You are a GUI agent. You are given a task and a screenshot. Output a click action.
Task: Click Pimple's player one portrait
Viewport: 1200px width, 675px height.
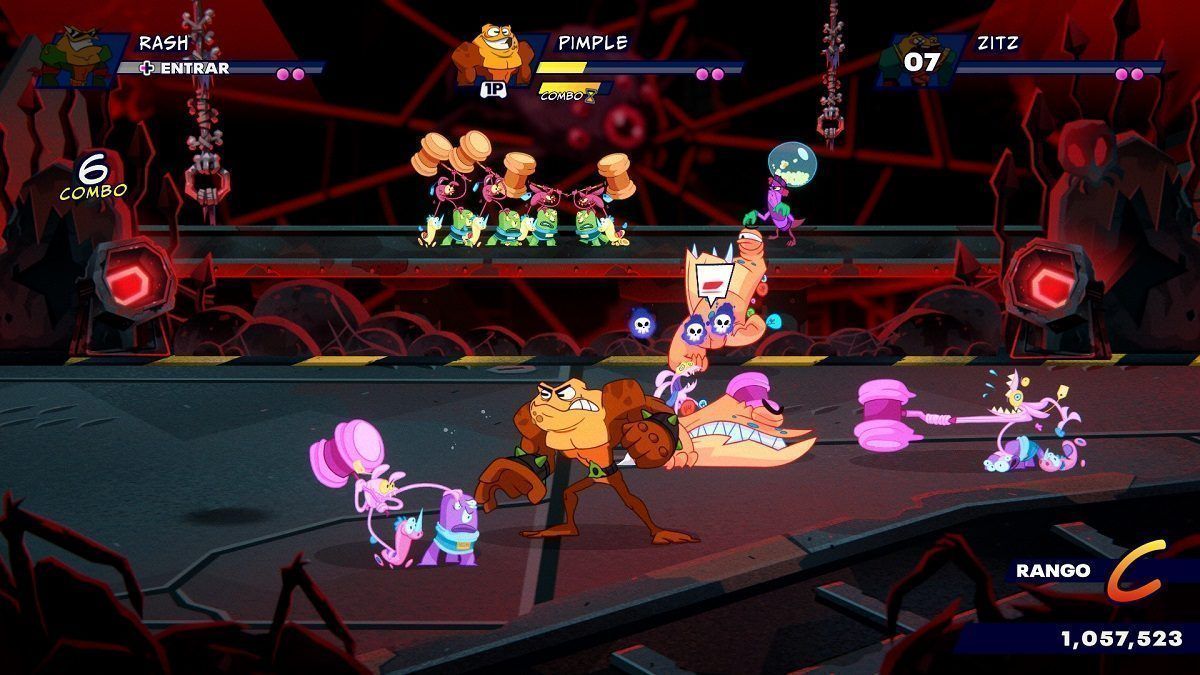492,55
